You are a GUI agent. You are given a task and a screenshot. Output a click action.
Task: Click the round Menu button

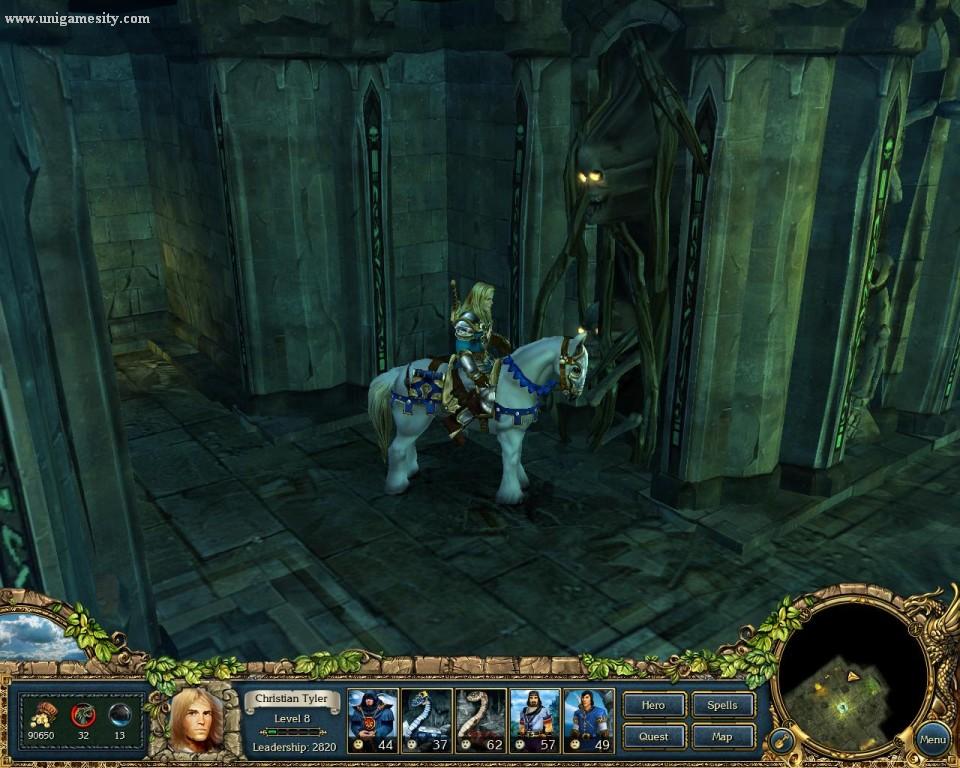click(x=932, y=740)
